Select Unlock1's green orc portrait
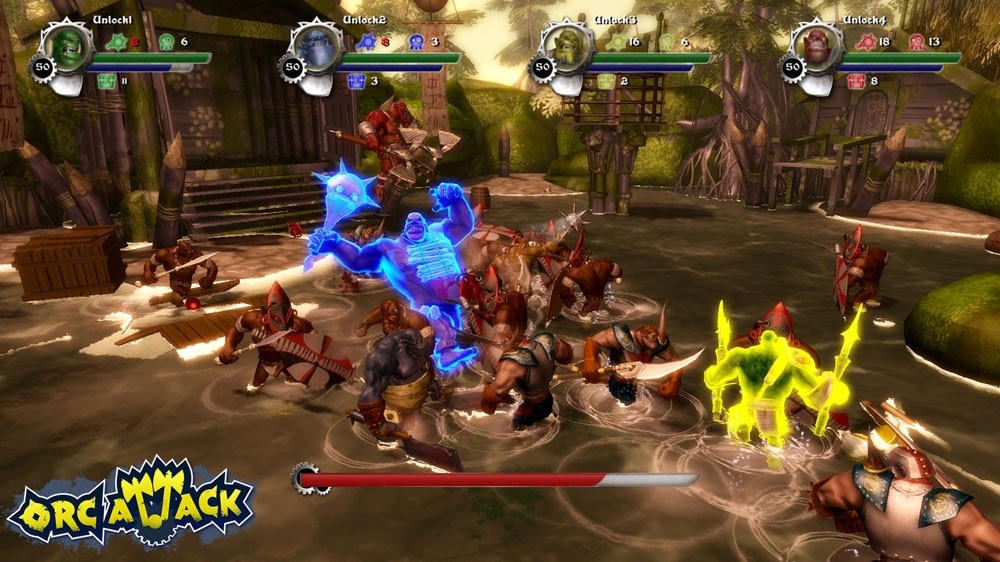This screenshot has height=562, width=1000. tap(68, 46)
